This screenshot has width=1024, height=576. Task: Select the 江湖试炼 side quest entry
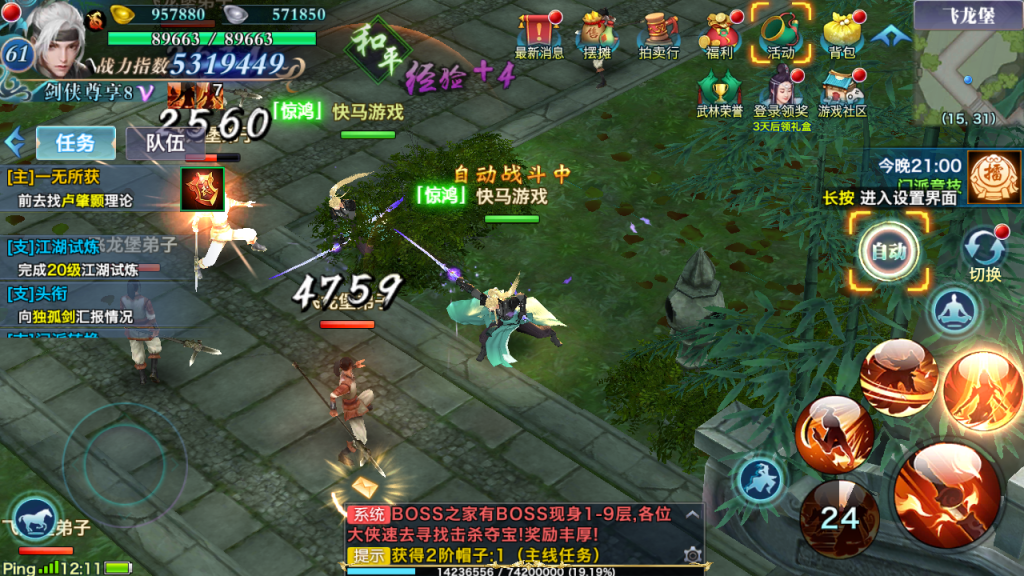pos(90,257)
